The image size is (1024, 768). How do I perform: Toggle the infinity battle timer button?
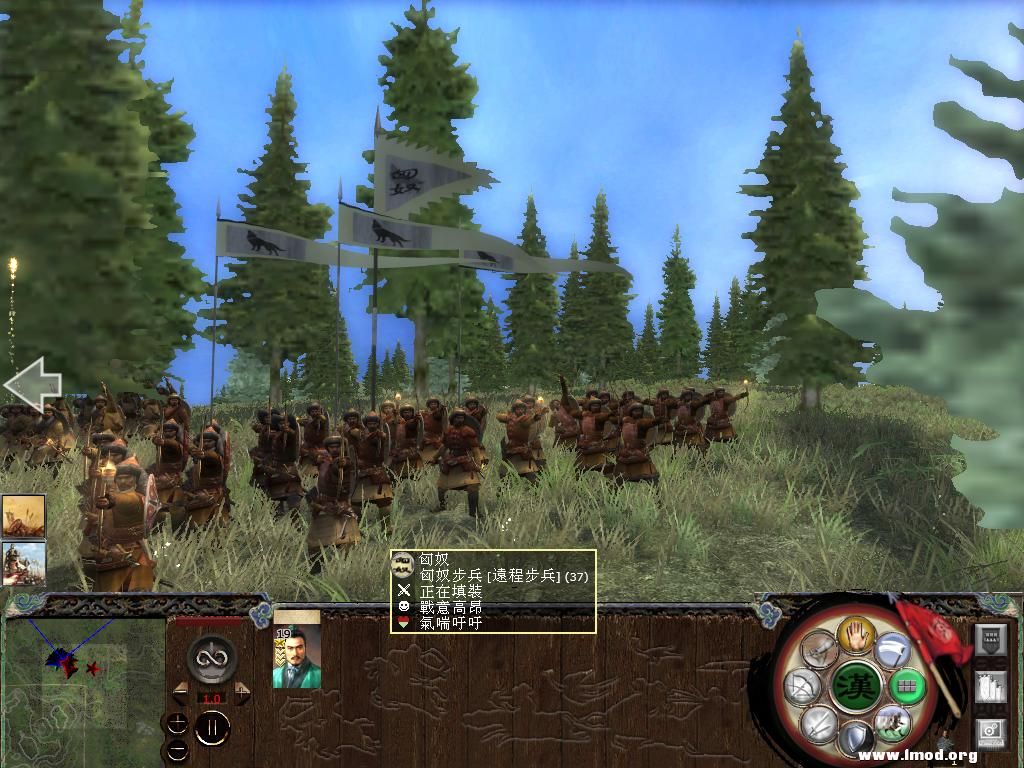pyautogui.click(x=211, y=659)
